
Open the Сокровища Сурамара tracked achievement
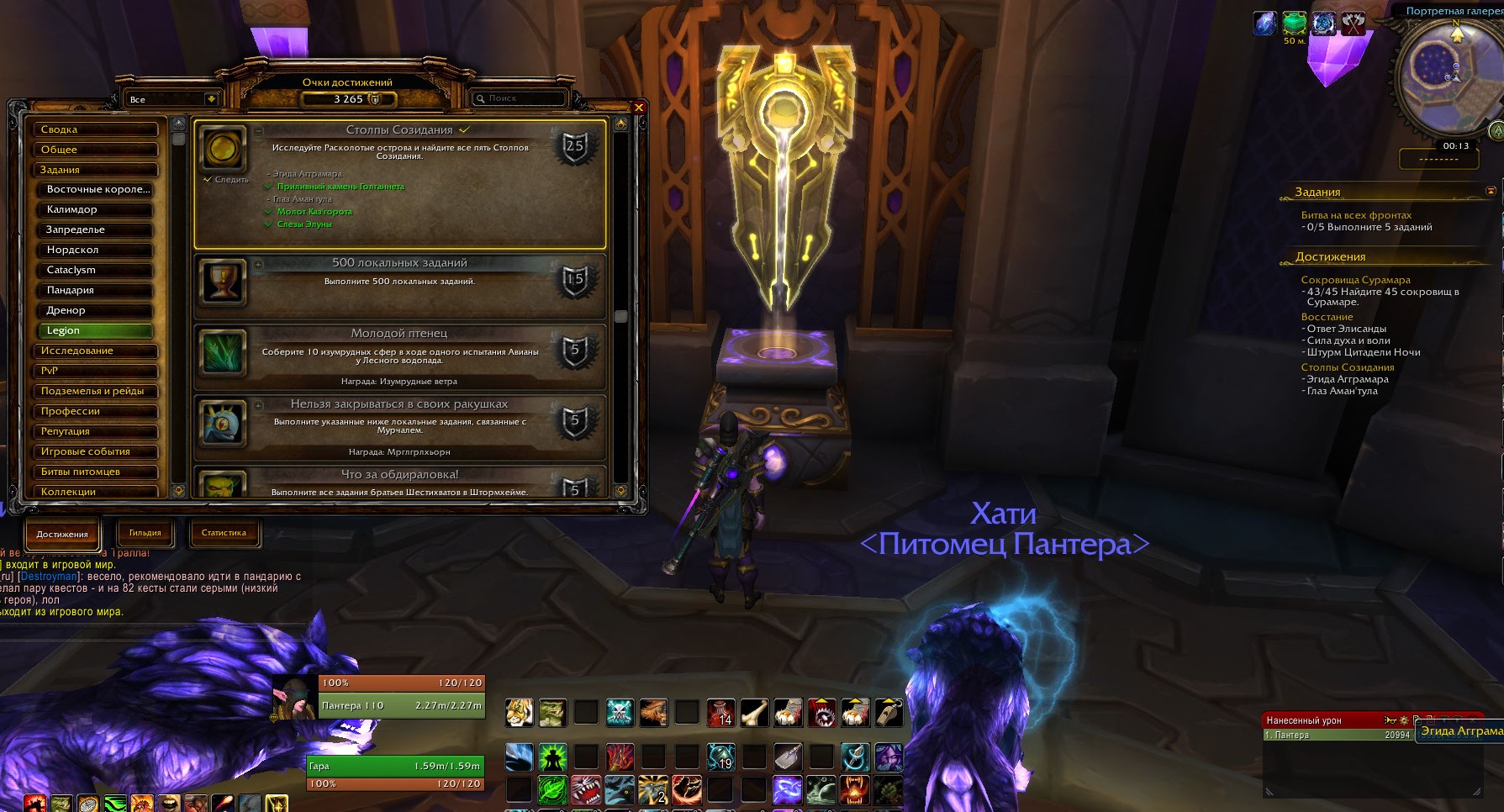coord(1355,280)
